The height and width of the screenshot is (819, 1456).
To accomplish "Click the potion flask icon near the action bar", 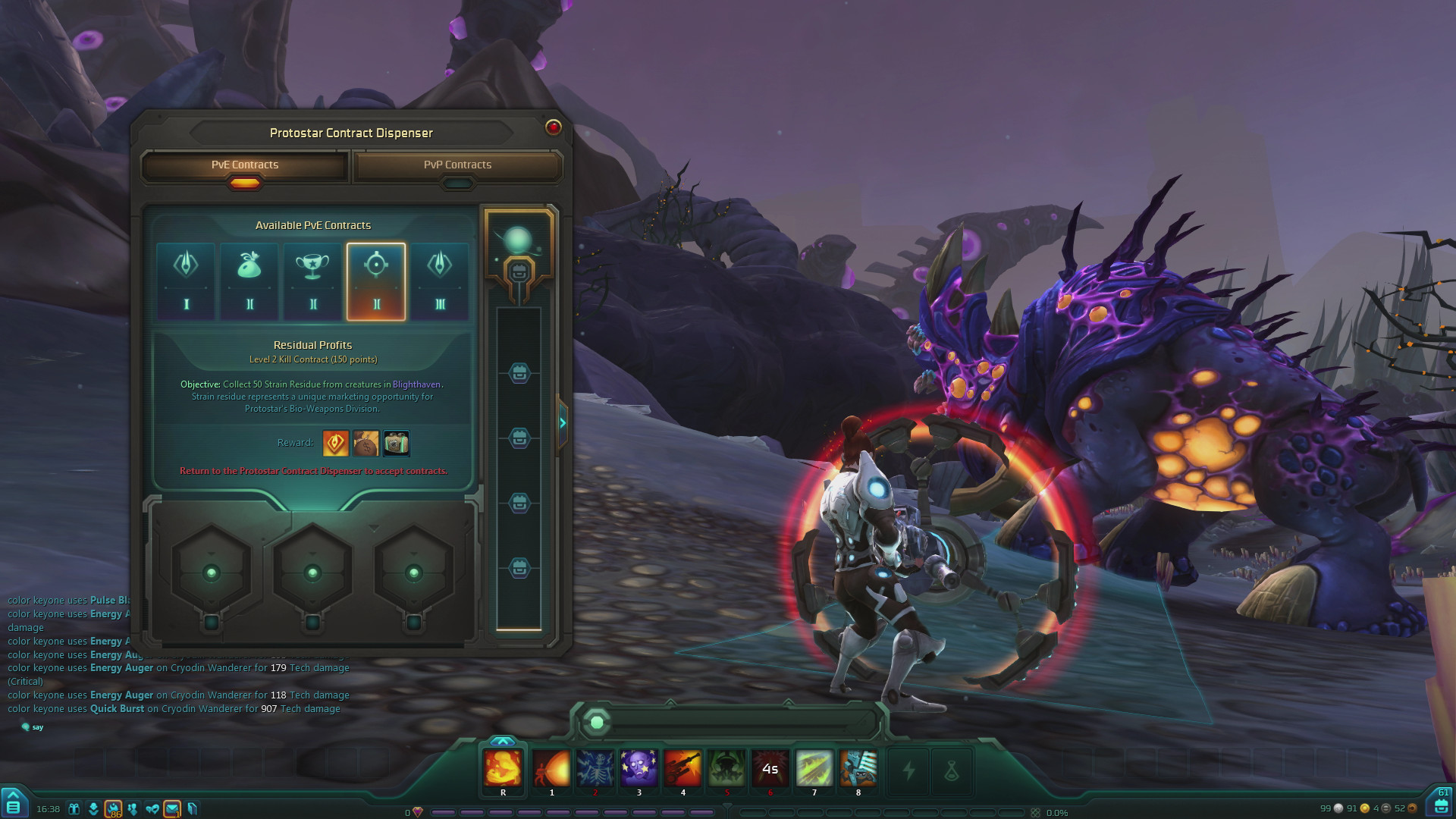I will (952, 770).
